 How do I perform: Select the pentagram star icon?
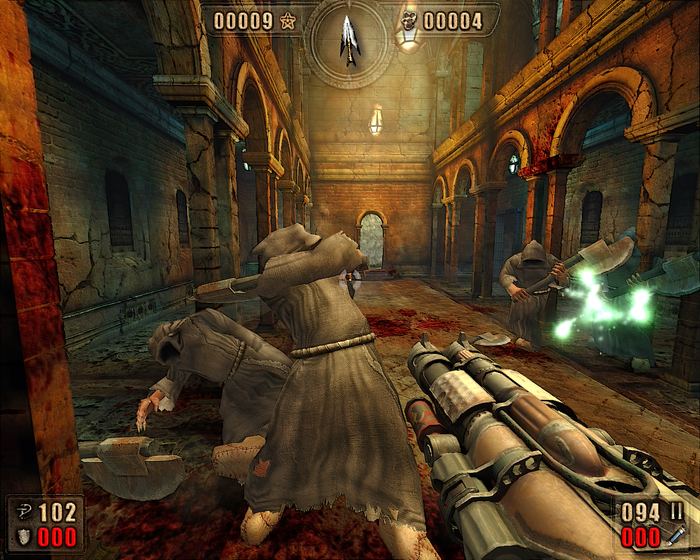(x=289, y=21)
